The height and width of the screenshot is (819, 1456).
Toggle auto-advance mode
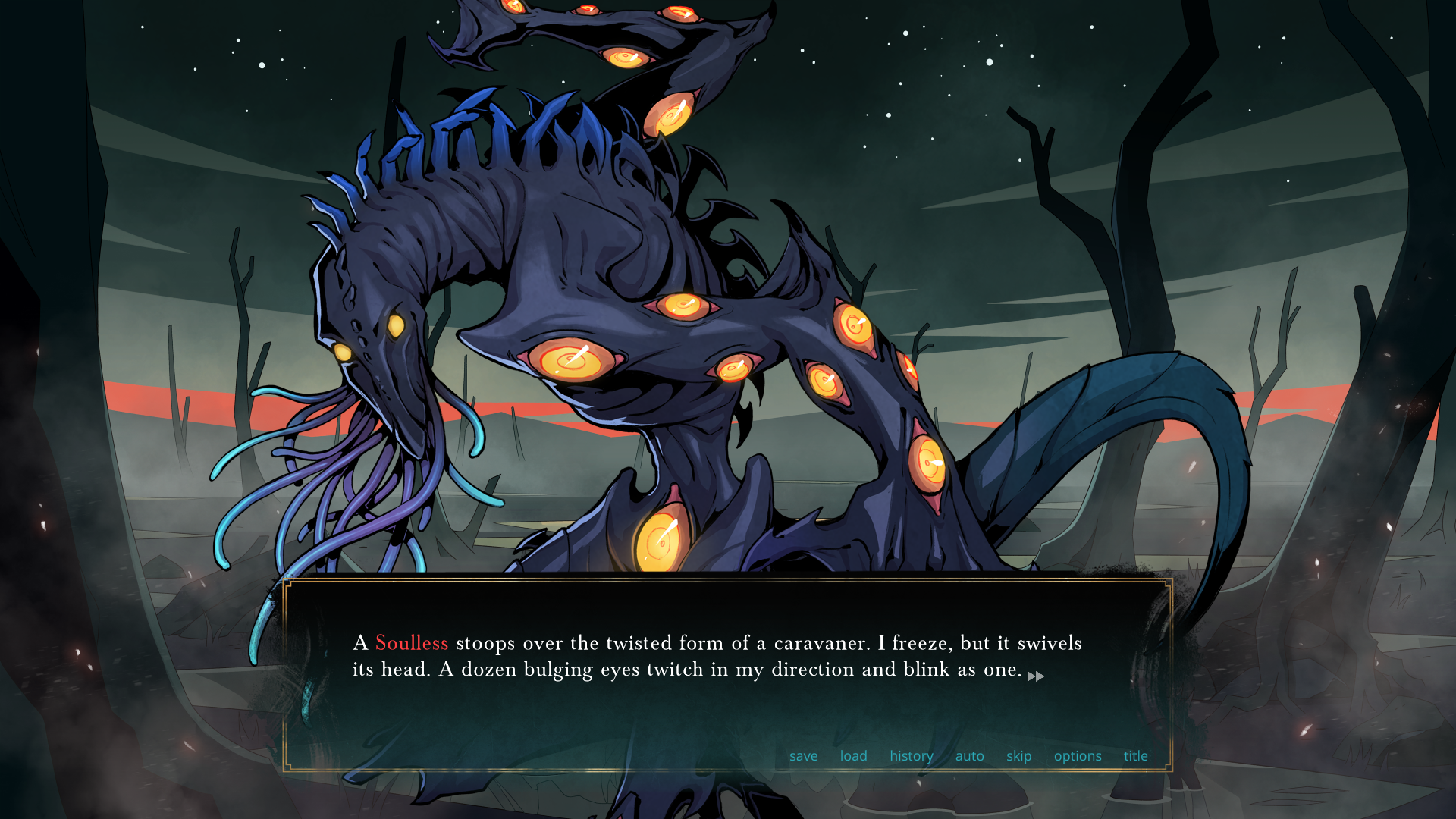click(x=969, y=756)
